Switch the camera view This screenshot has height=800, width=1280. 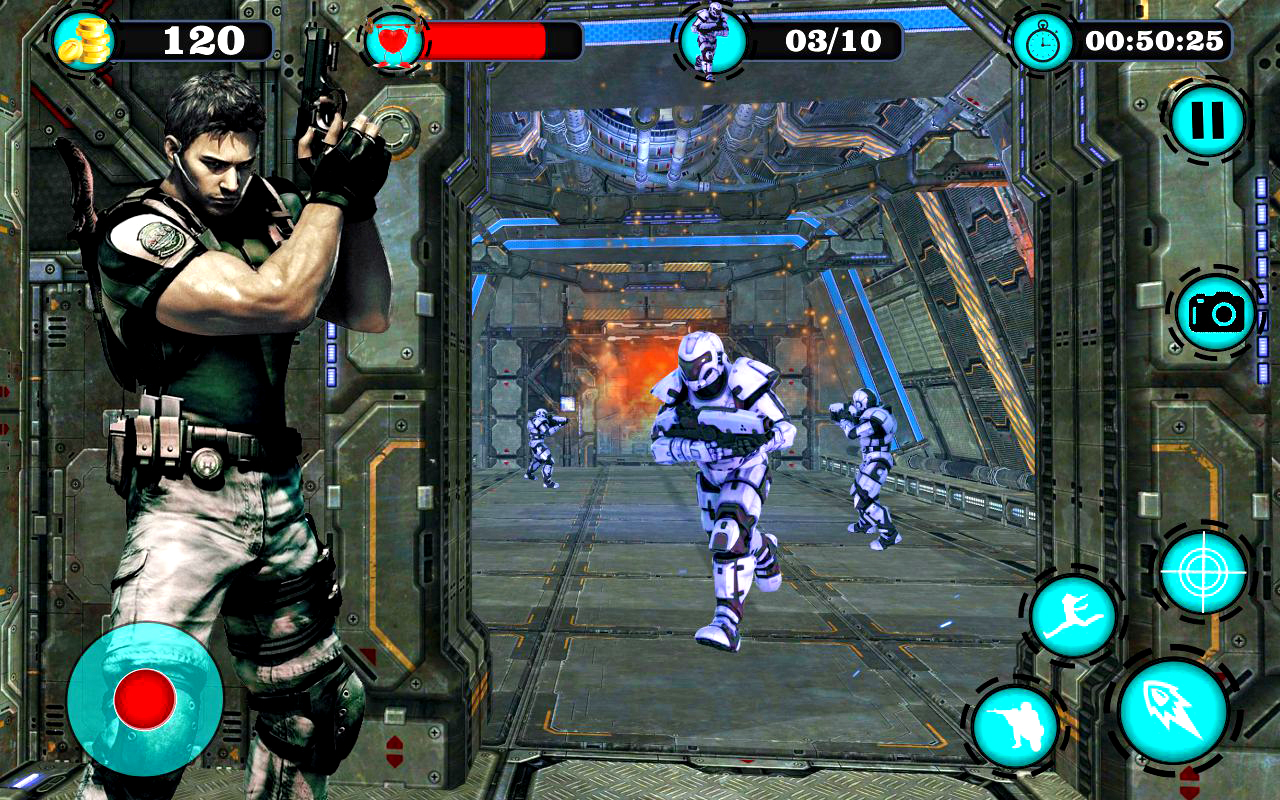pos(1215,313)
